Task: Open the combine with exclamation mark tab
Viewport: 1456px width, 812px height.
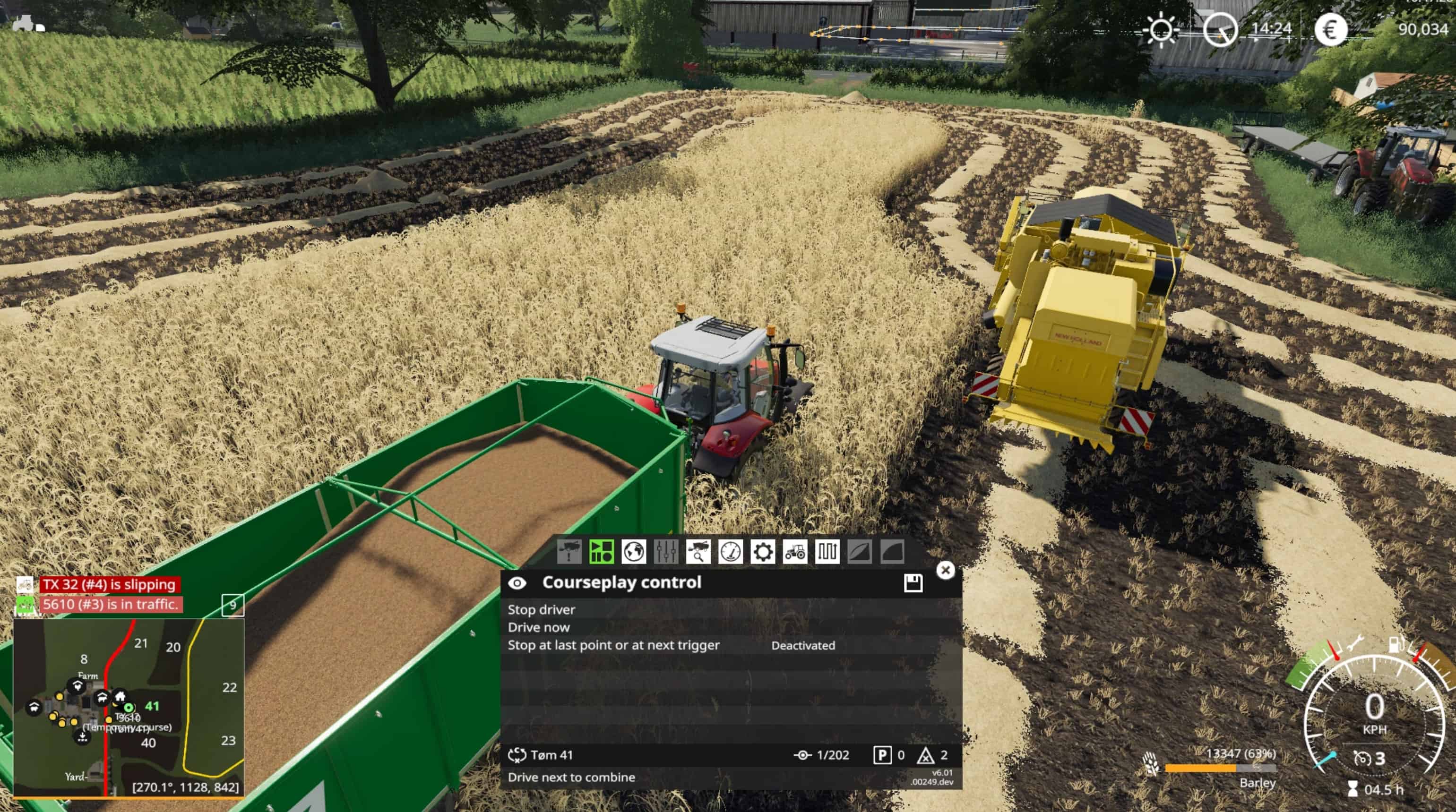Action: (x=569, y=552)
